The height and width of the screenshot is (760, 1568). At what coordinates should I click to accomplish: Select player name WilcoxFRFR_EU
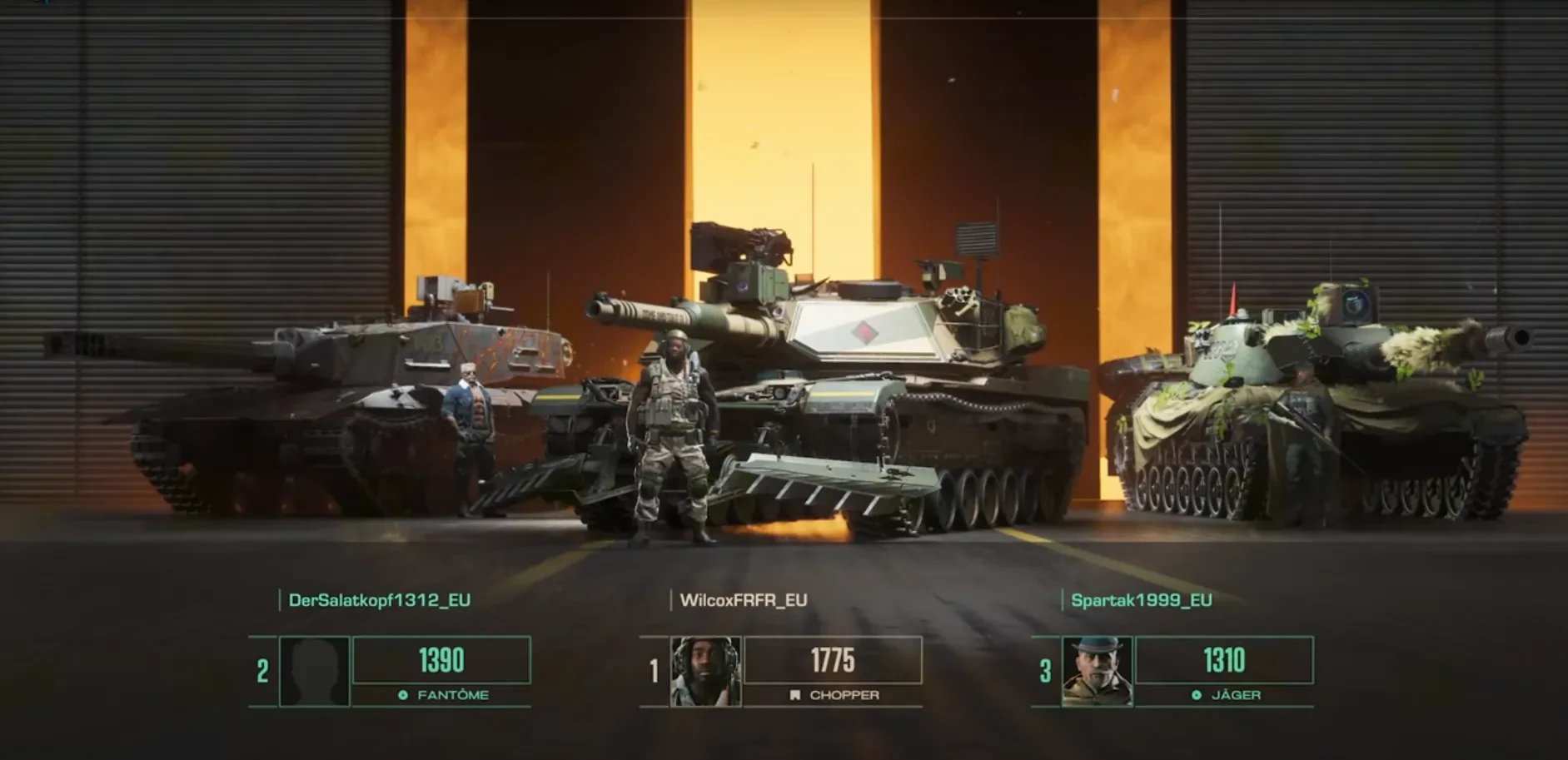coord(743,600)
